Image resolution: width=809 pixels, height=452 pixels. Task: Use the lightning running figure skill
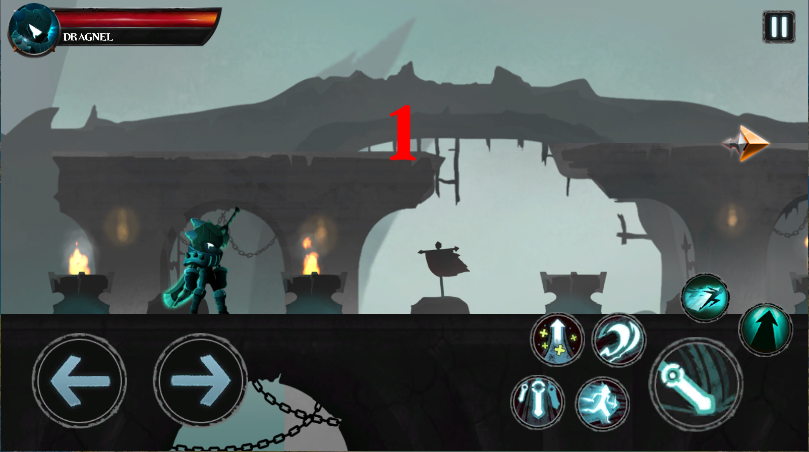coord(602,403)
